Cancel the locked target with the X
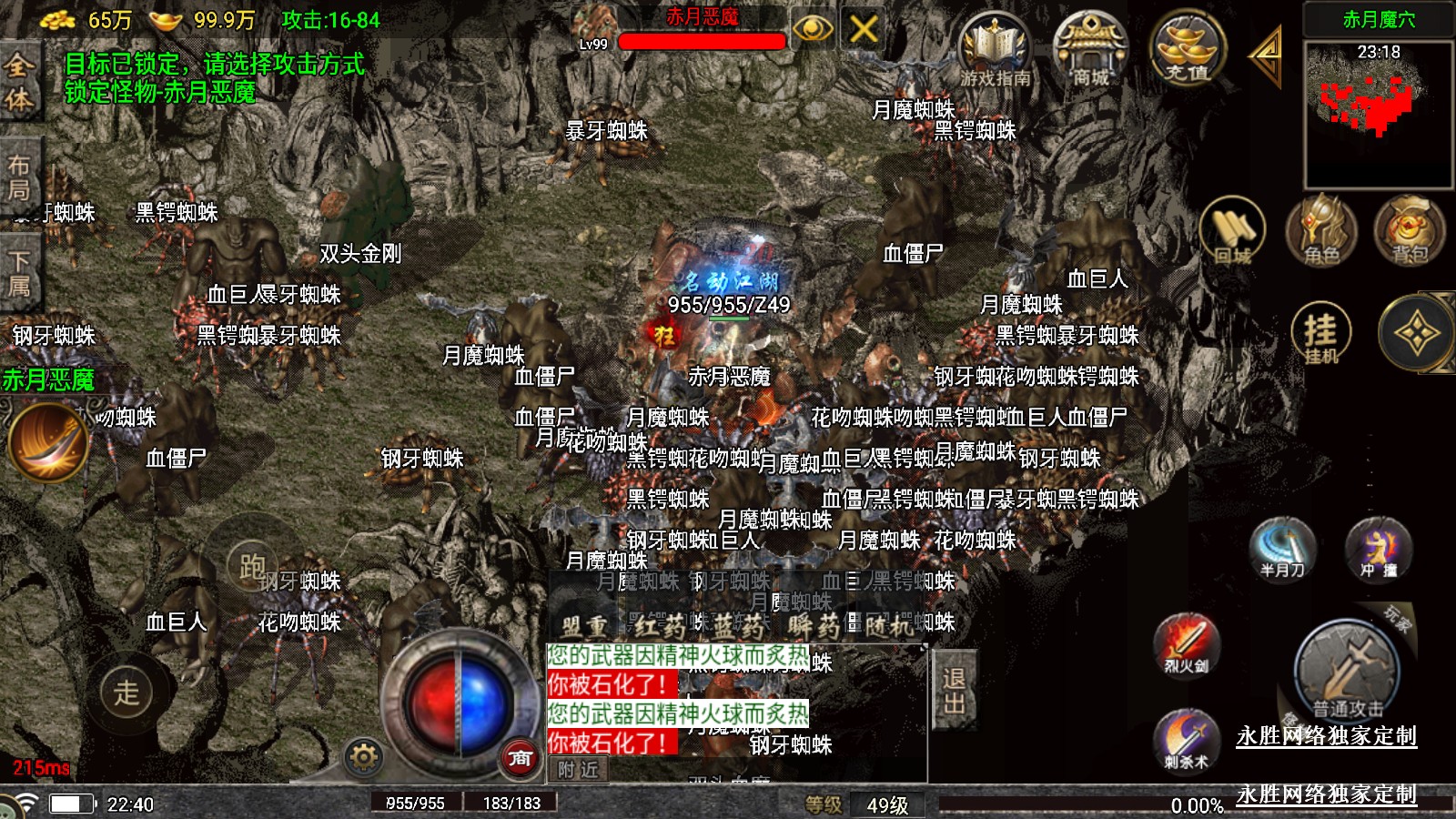 [864, 30]
